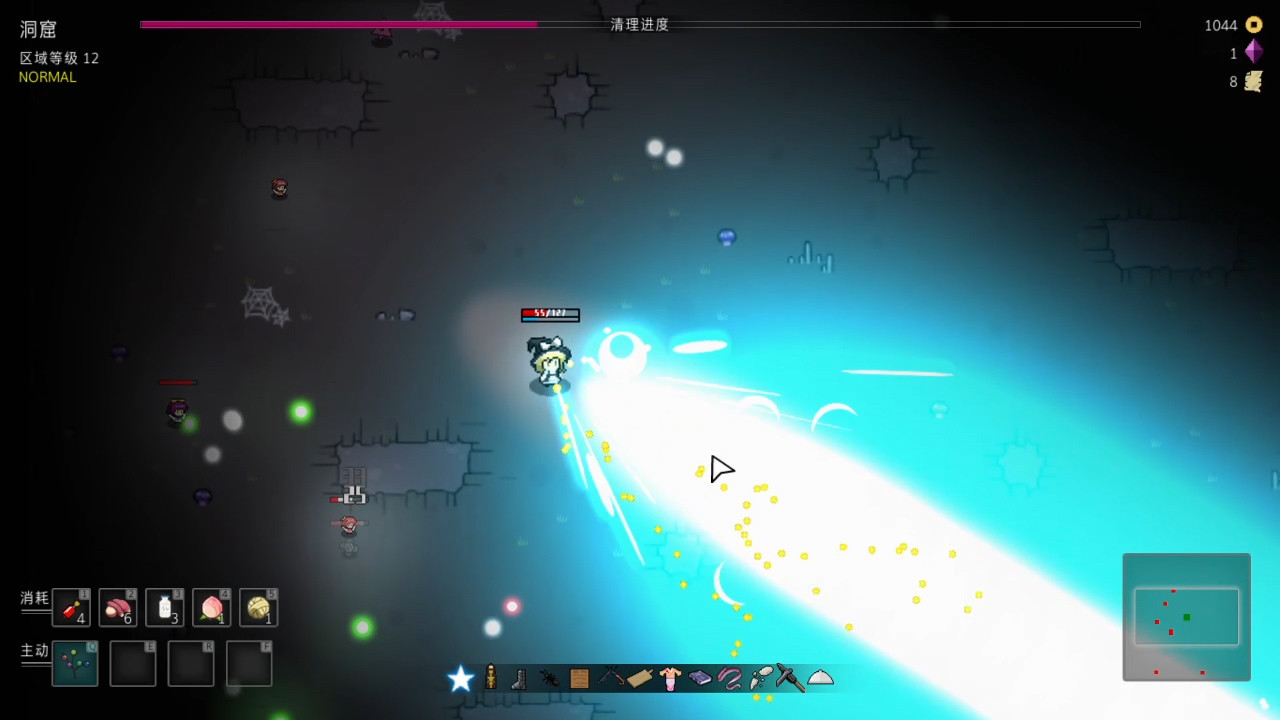Use the sweet potato in consumable slot 2
The height and width of the screenshot is (720, 1280).
pyautogui.click(x=117, y=608)
